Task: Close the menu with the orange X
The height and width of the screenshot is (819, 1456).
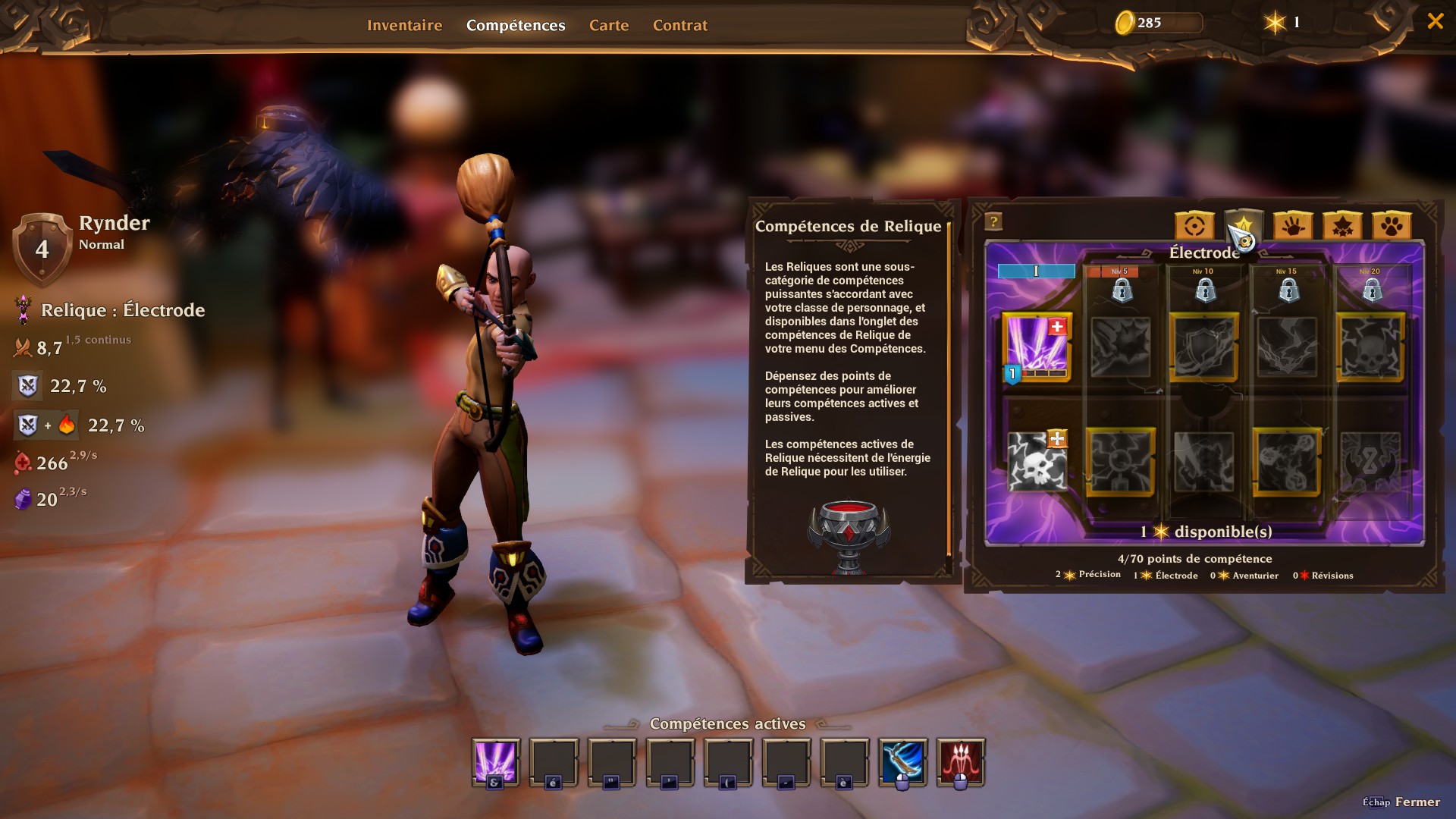Action: tap(1435, 21)
